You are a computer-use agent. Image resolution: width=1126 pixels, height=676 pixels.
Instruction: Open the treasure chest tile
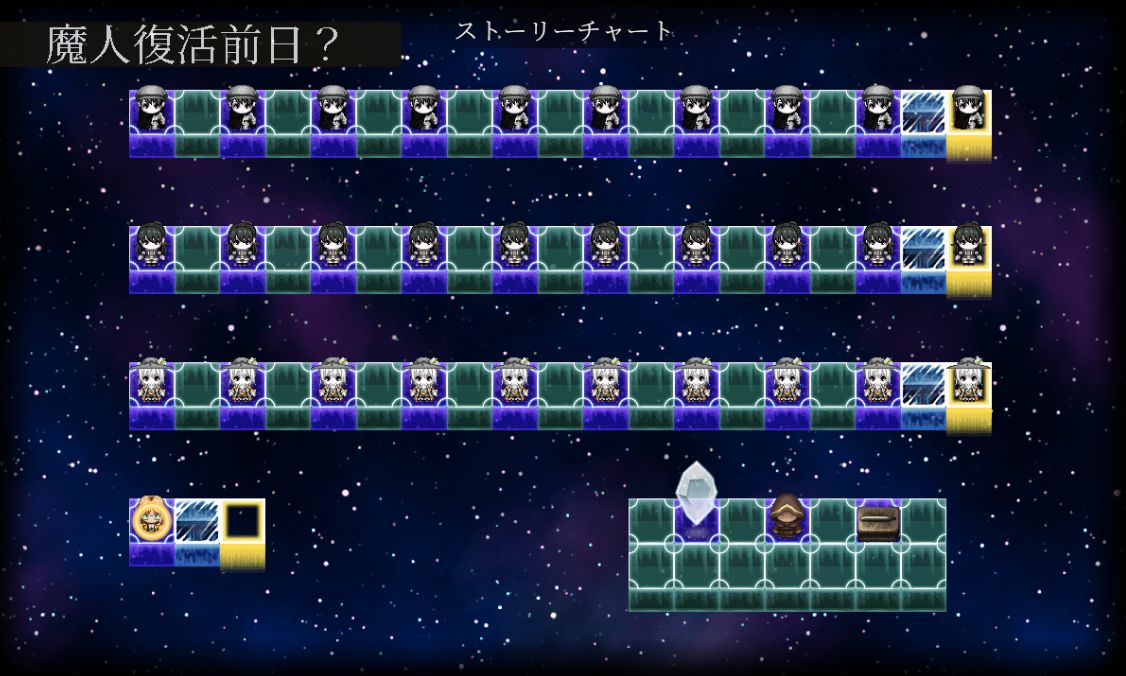pyautogui.click(x=877, y=522)
